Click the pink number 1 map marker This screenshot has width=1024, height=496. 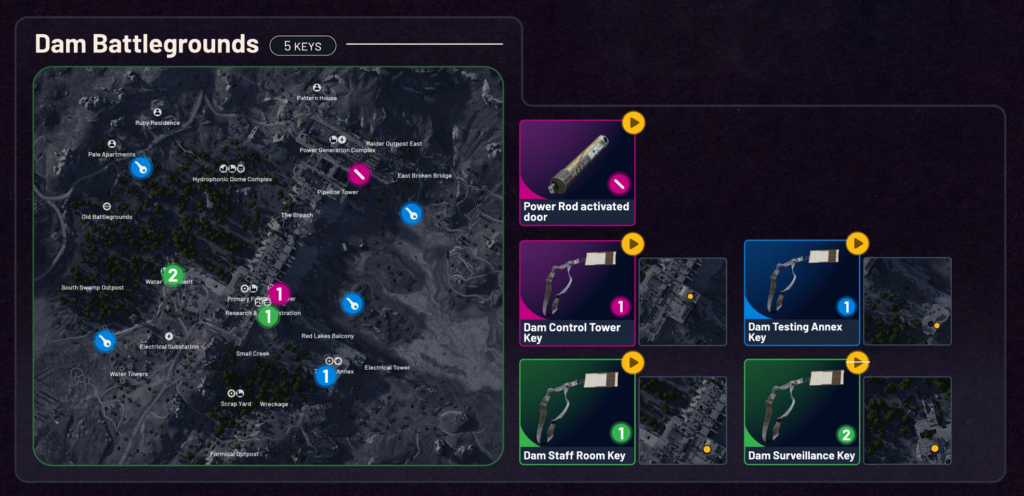tap(280, 294)
